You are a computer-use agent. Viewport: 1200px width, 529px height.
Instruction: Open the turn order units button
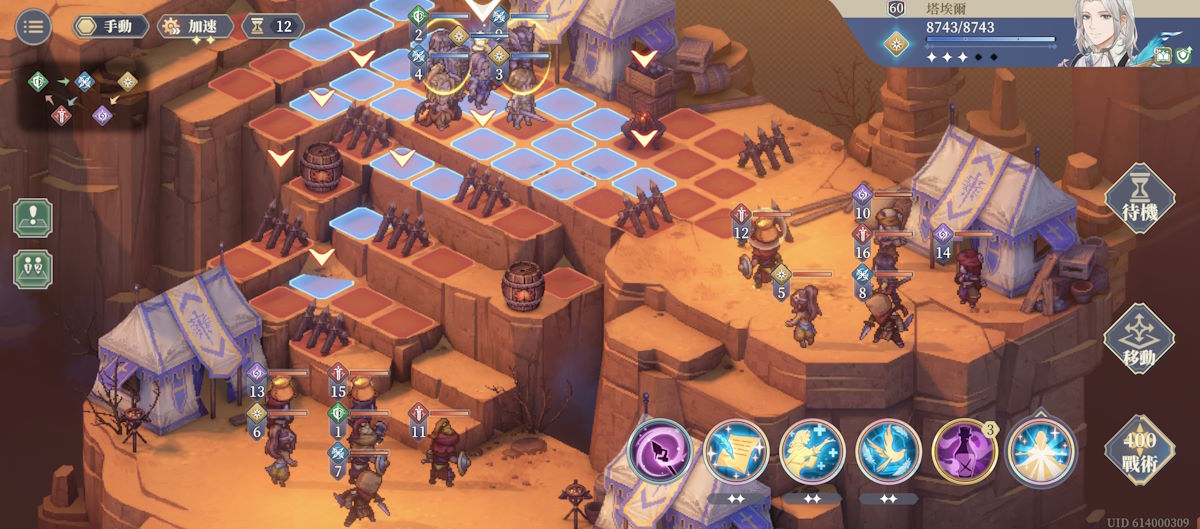pos(33,269)
